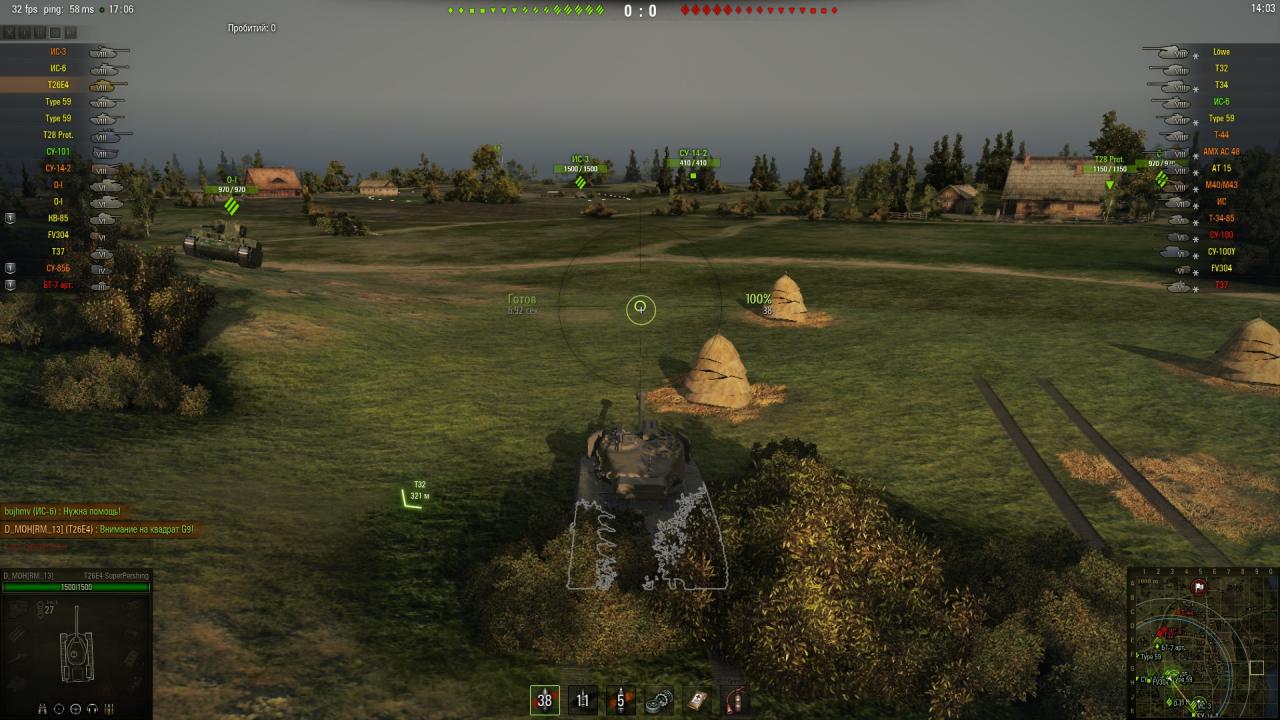The height and width of the screenshot is (720, 1280).
Task: Activate the first aid kit consumable
Action: (x=697, y=700)
